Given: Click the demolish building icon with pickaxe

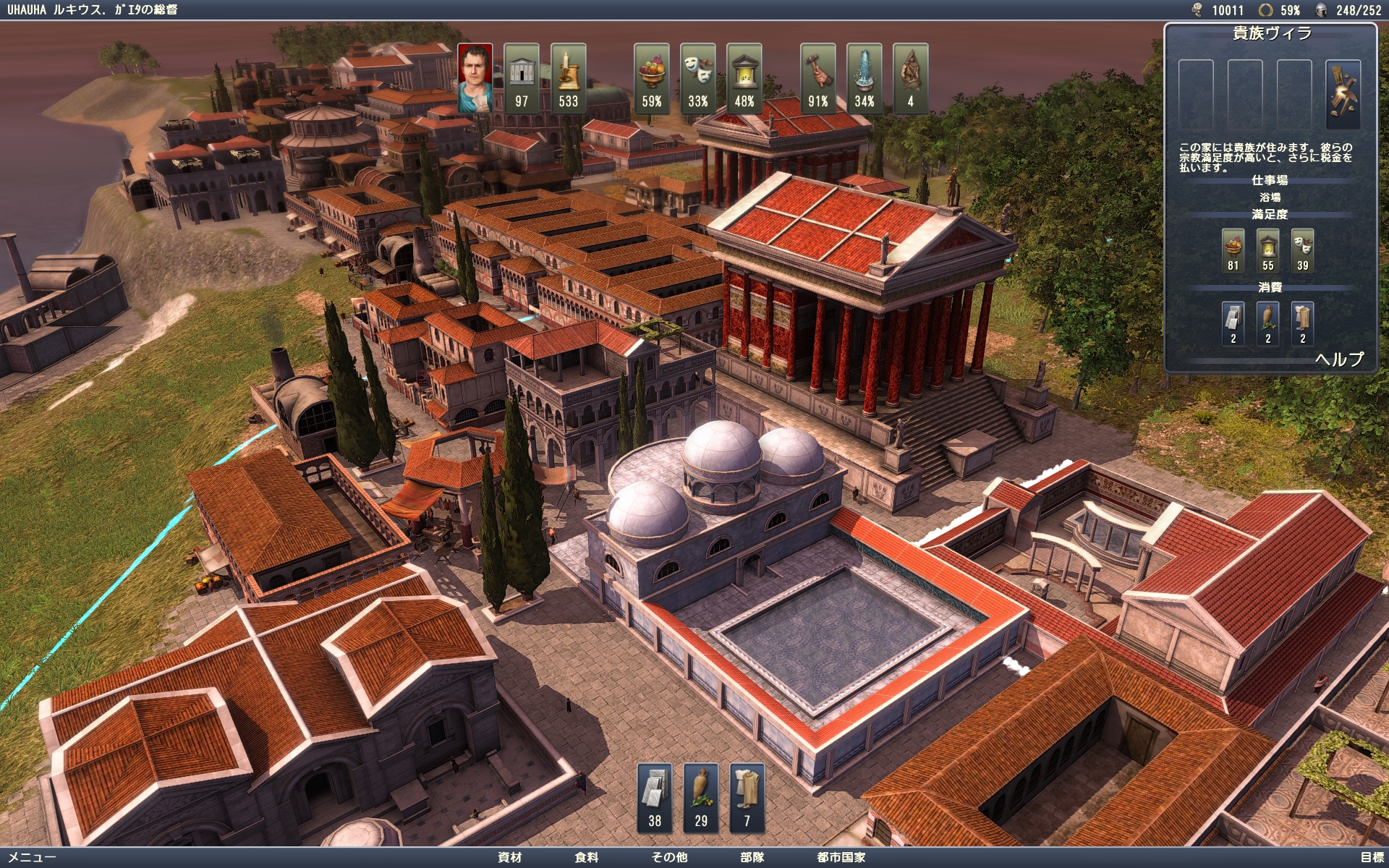Looking at the screenshot, I should click(x=1343, y=93).
